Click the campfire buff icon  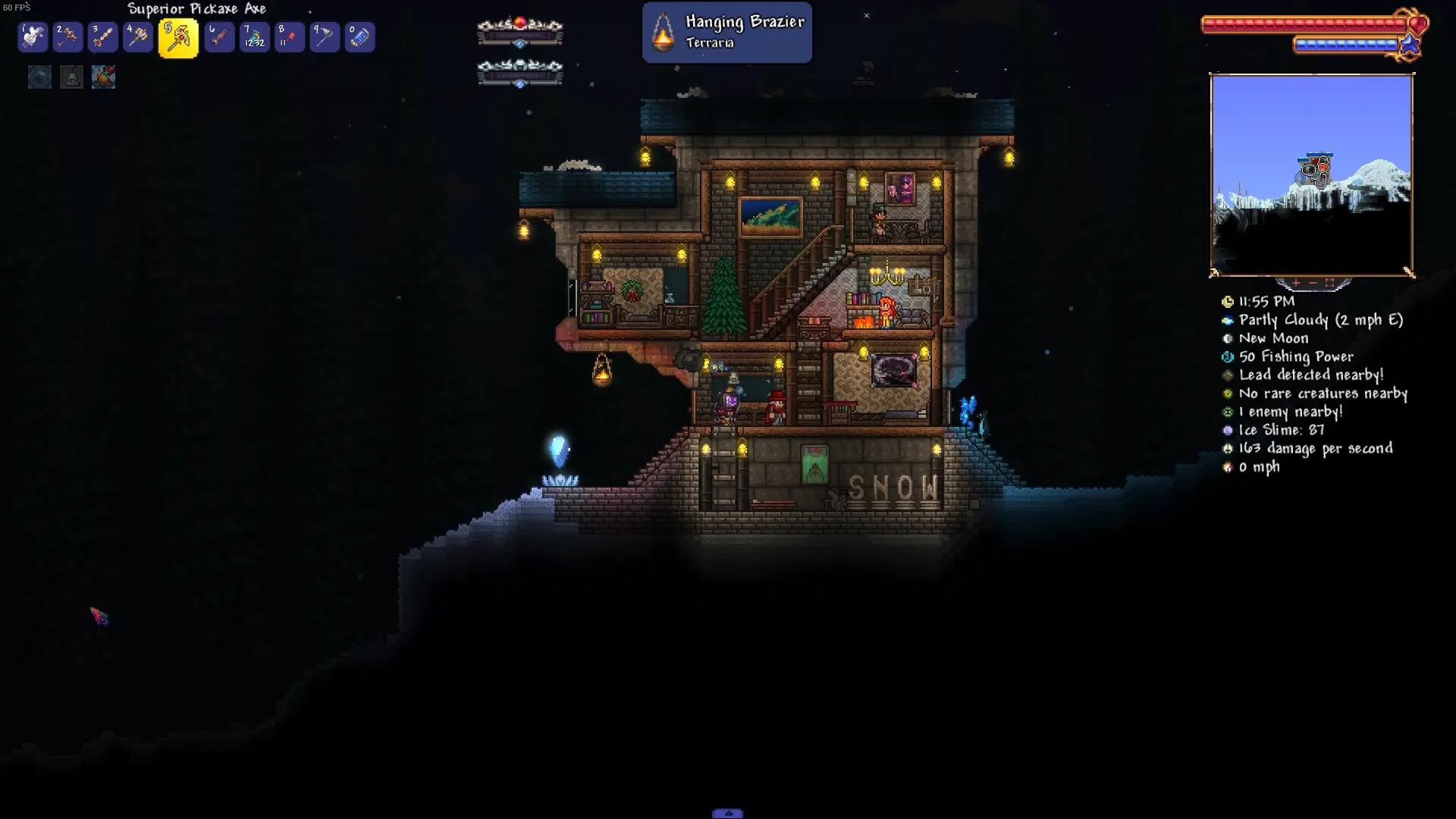(103, 77)
